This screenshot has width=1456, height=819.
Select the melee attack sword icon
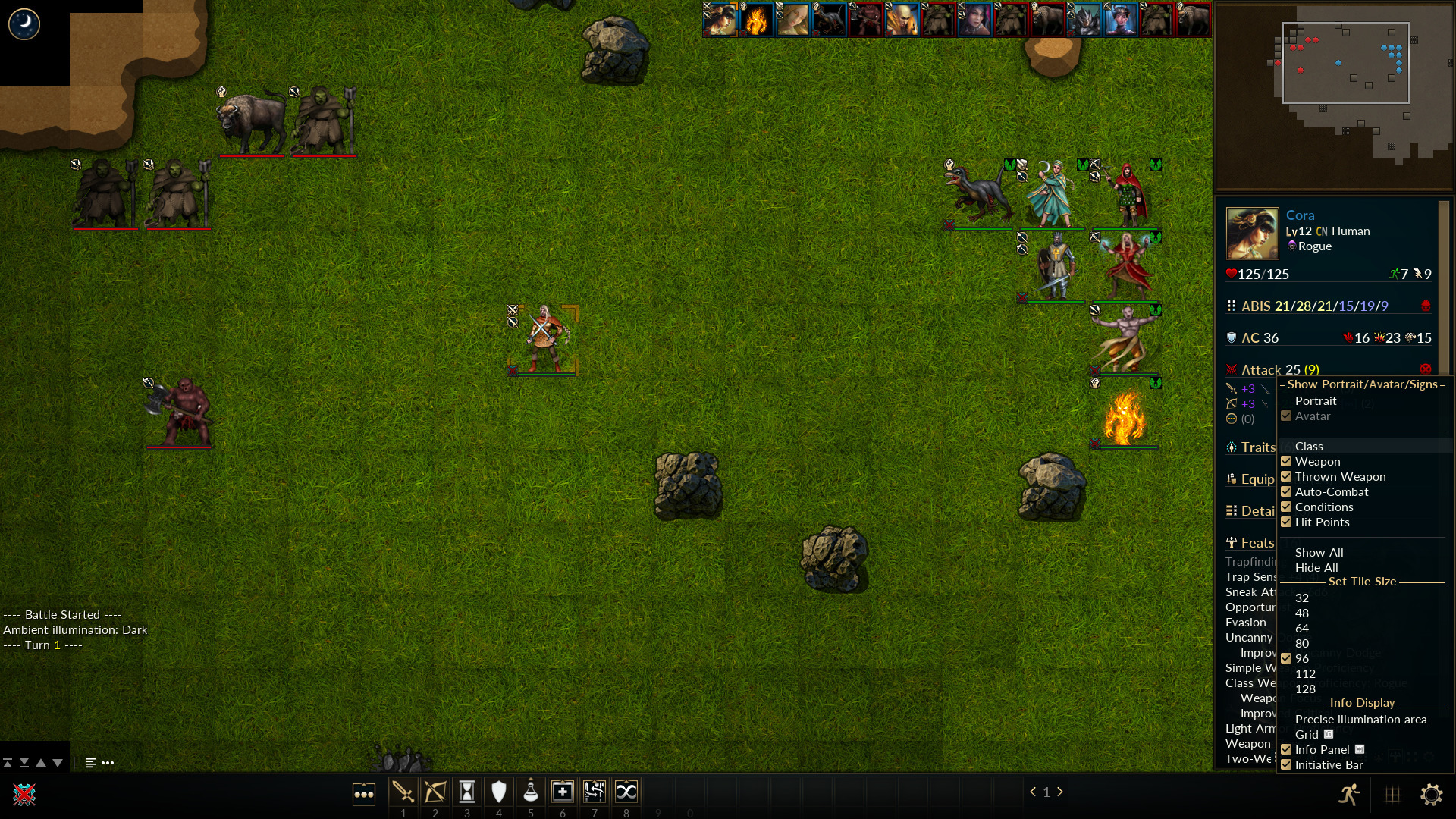pyautogui.click(x=404, y=792)
